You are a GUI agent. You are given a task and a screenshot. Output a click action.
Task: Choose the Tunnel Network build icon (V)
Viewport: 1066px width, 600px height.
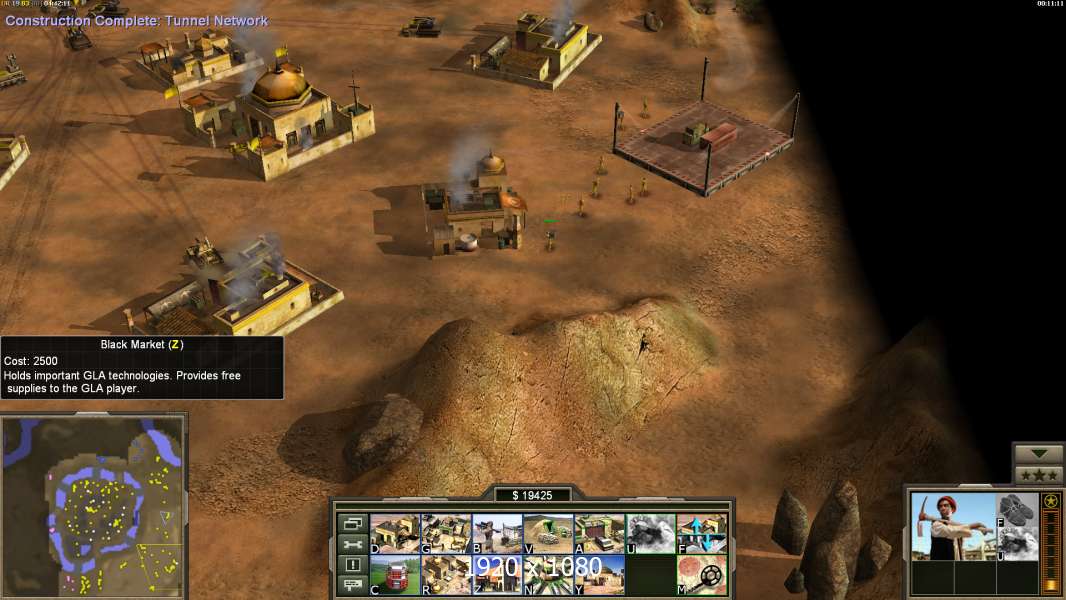(x=548, y=534)
